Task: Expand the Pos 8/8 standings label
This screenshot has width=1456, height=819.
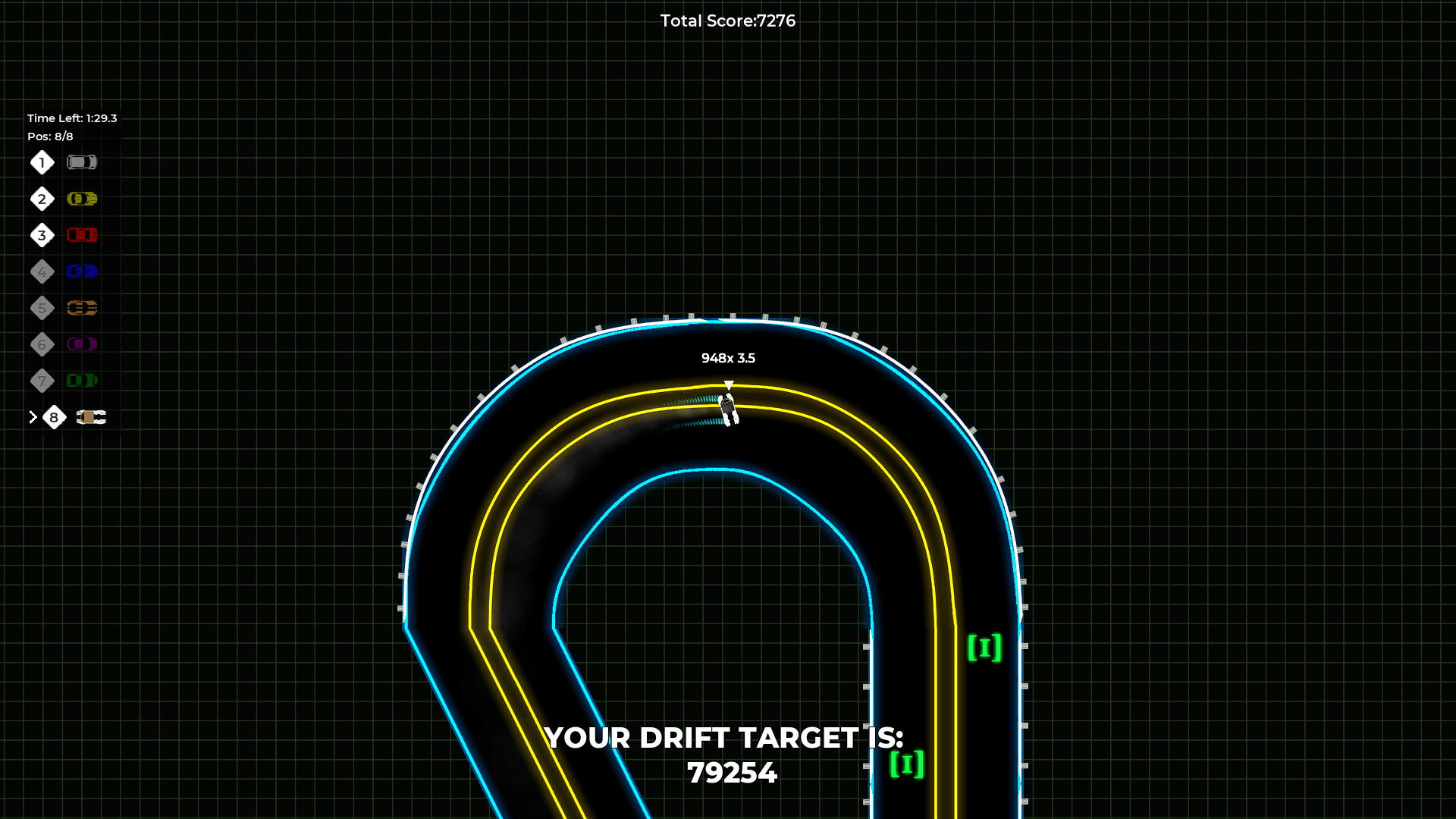Action: 50,136
